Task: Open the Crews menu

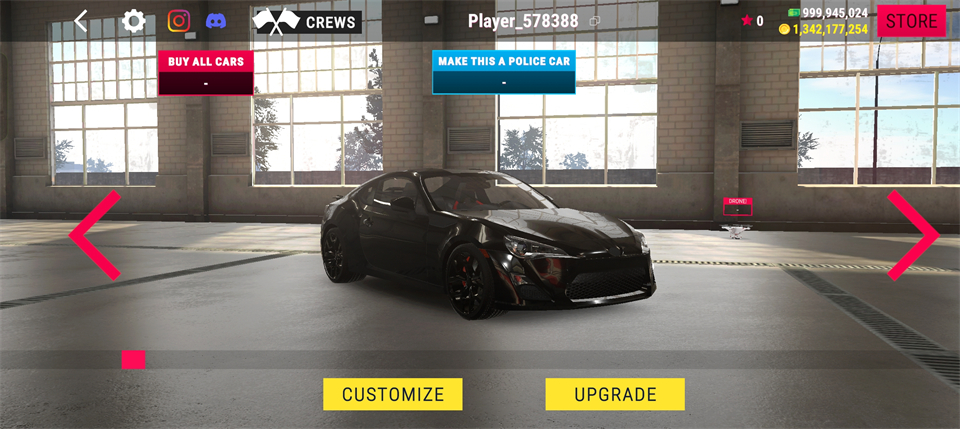Action: click(307, 22)
